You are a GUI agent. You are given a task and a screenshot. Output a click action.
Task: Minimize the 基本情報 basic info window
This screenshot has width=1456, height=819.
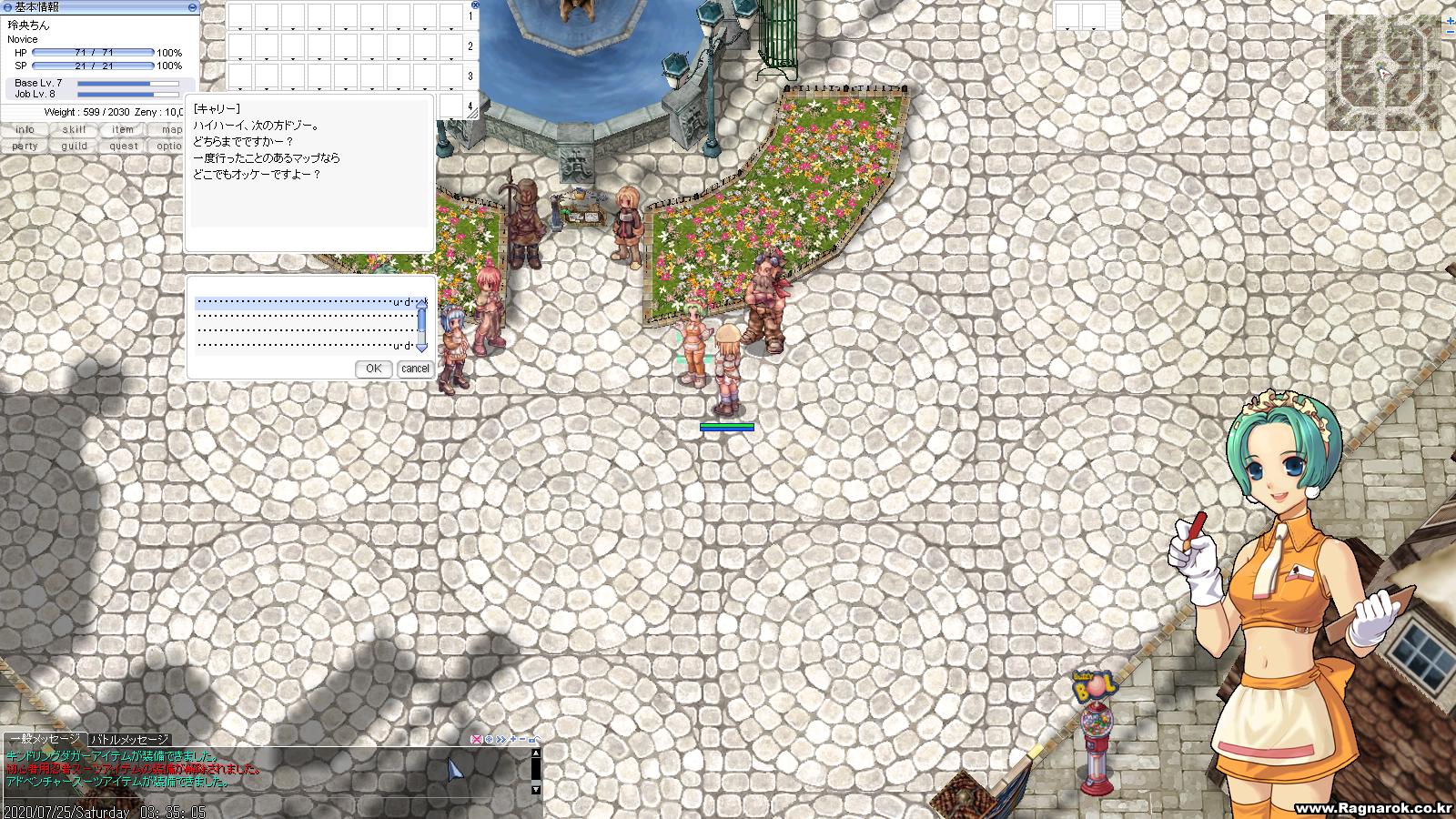pos(192,7)
